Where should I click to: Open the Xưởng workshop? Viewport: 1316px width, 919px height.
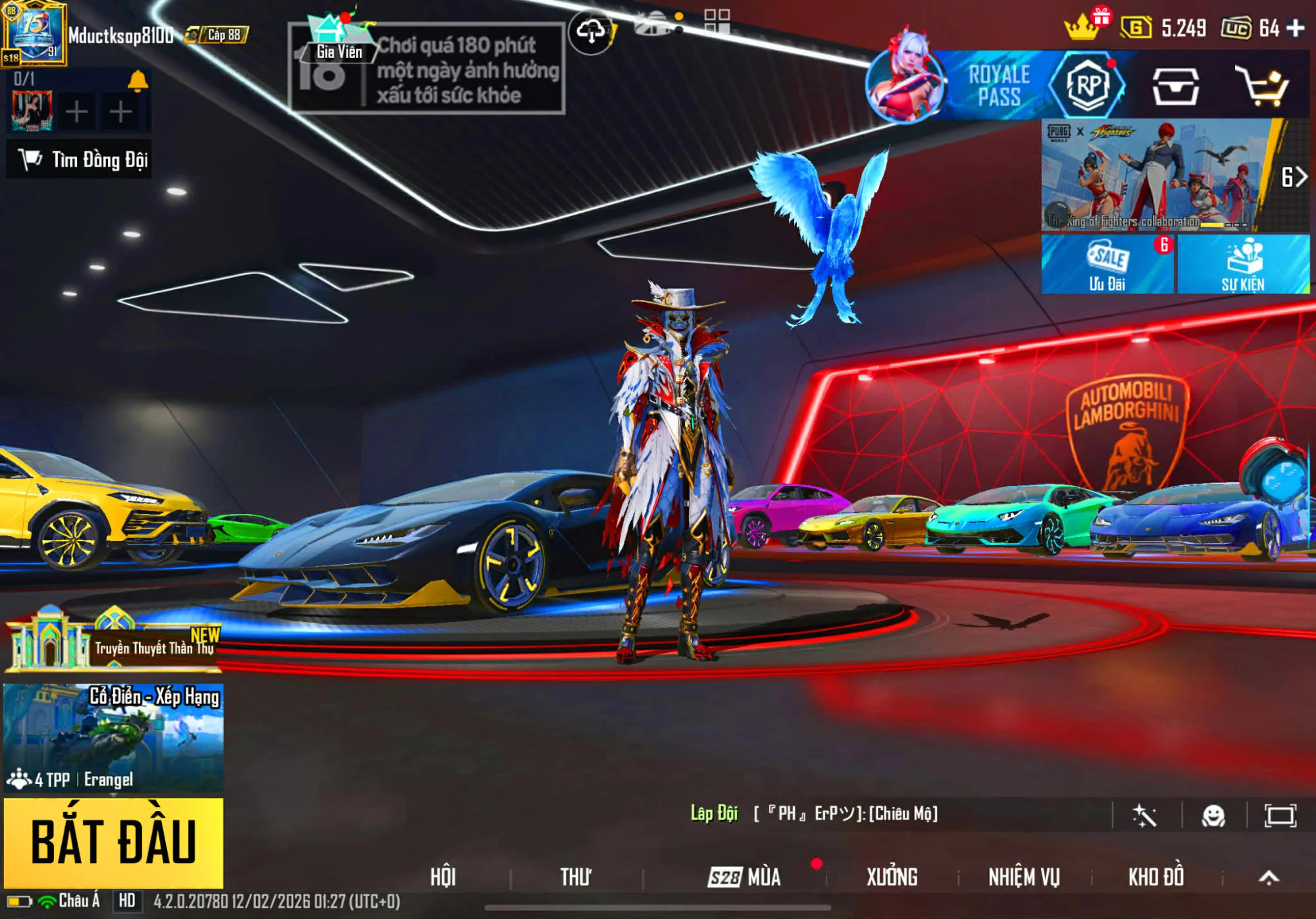pyautogui.click(x=892, y=877)
